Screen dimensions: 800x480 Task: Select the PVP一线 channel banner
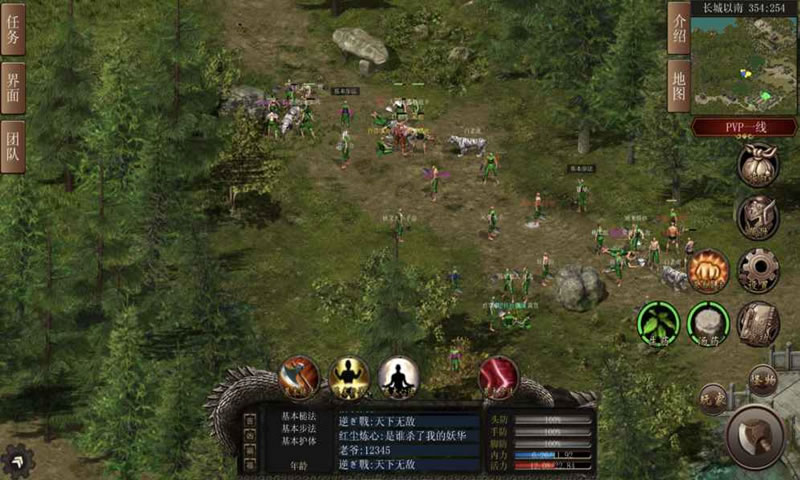point(745,127)
